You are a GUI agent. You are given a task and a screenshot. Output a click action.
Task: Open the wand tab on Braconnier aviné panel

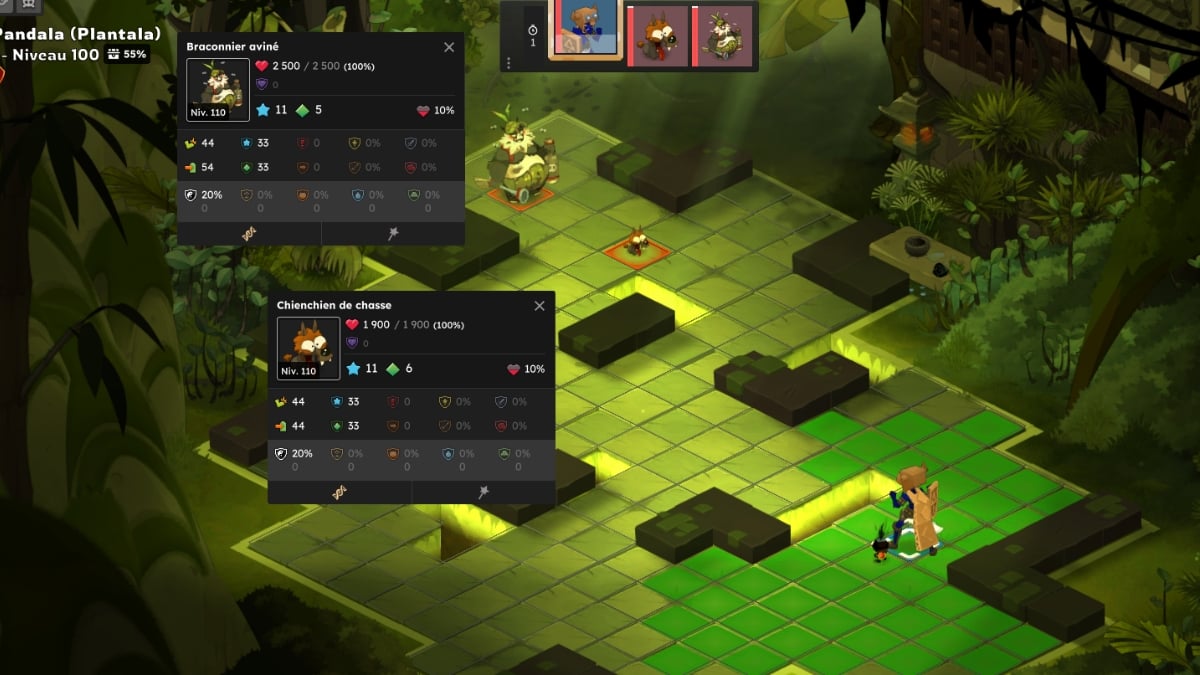click(x=393, y=233)
